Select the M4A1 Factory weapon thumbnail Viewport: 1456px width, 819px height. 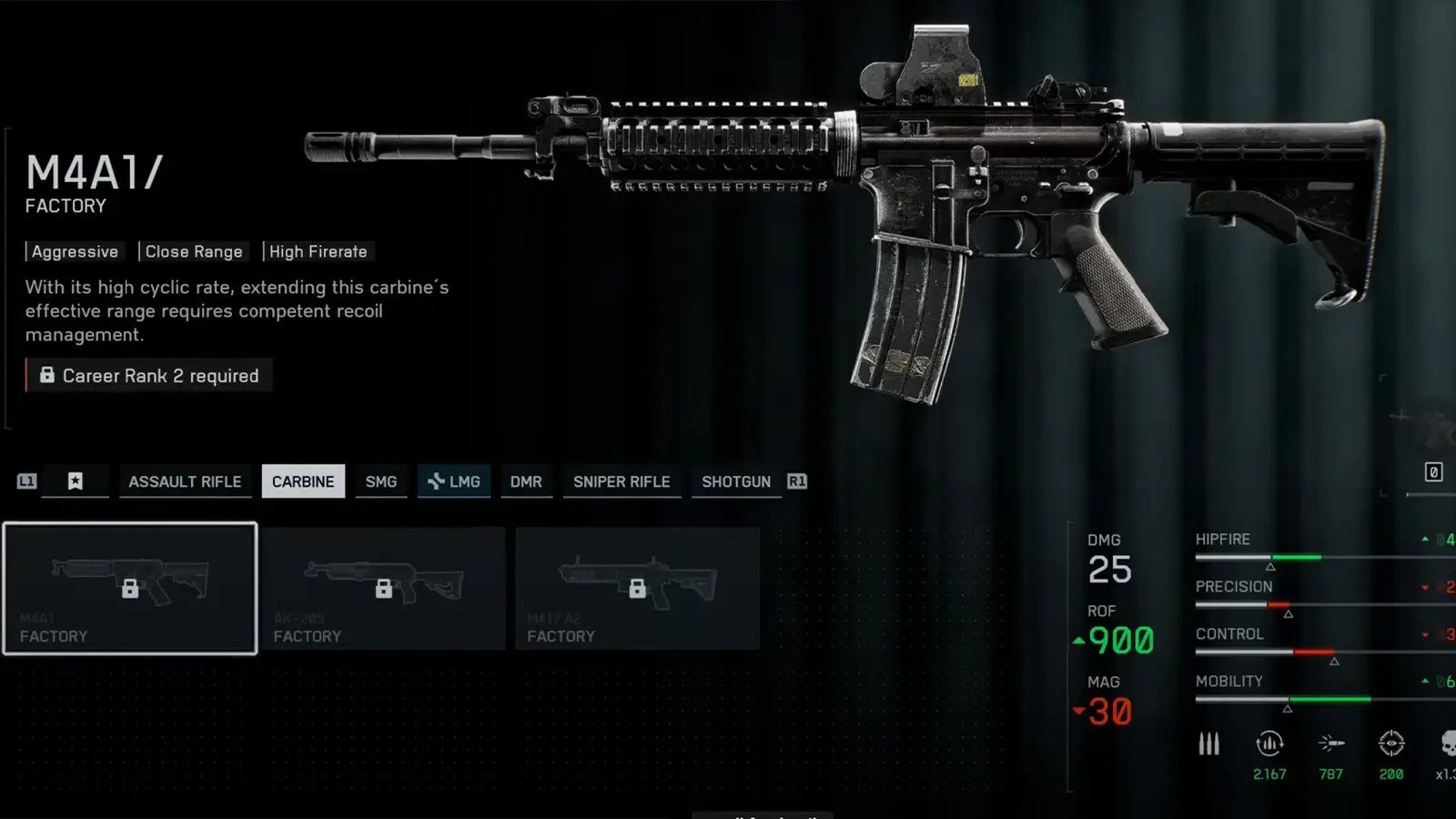pyautogui.click(x=130, y=587)
